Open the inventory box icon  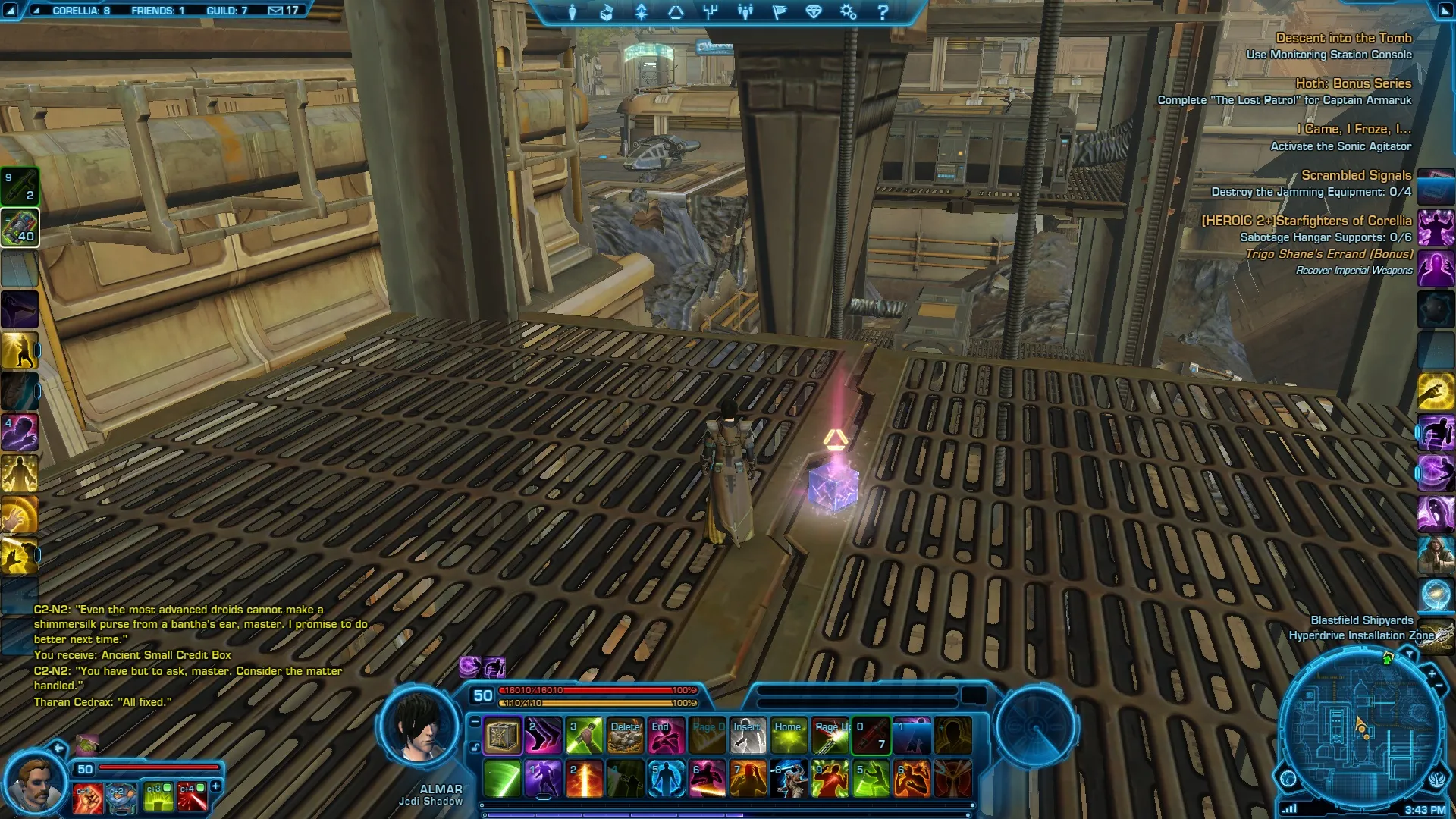click(607, 12)
